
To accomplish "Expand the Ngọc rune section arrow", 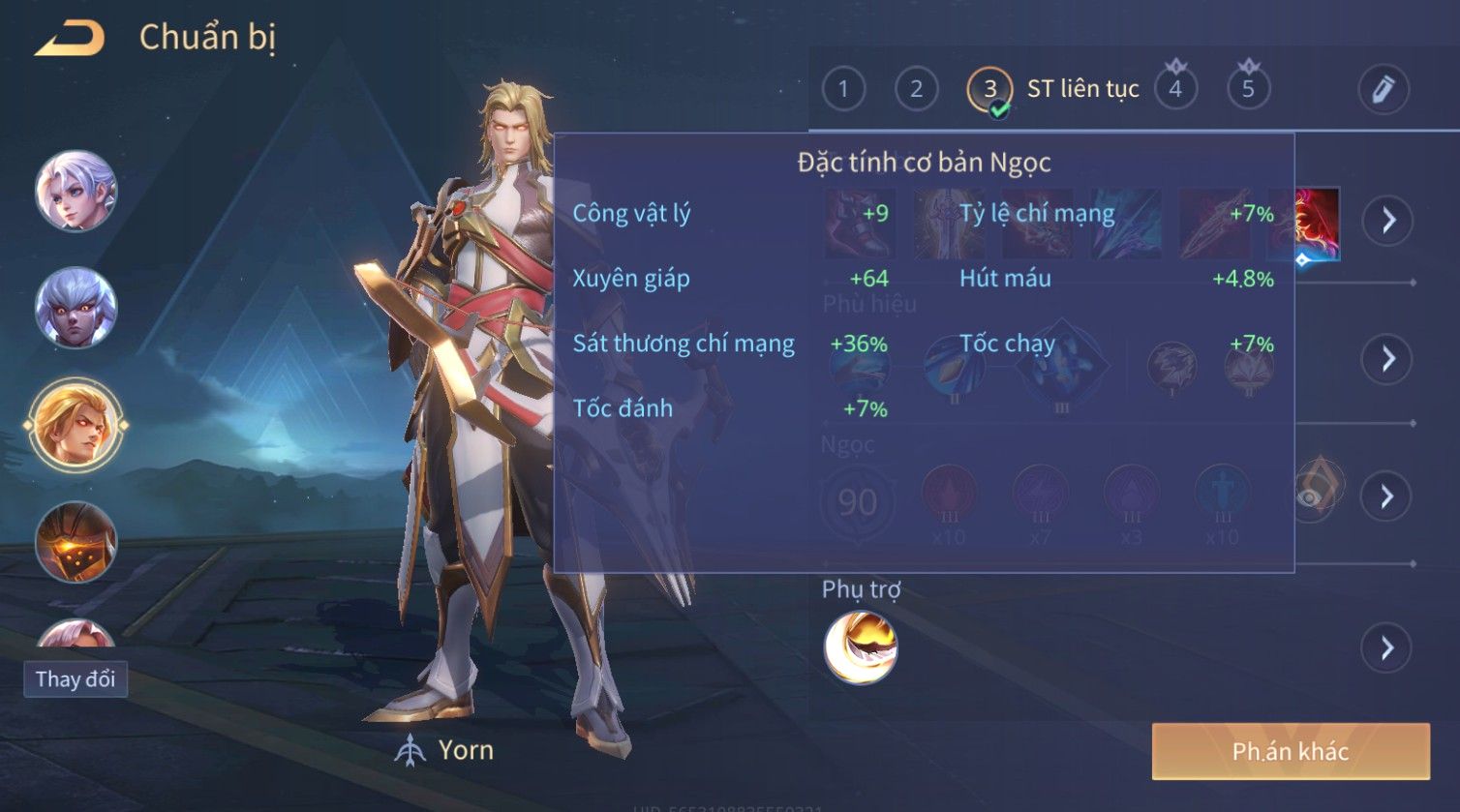I will click(x=1387, y=496).
